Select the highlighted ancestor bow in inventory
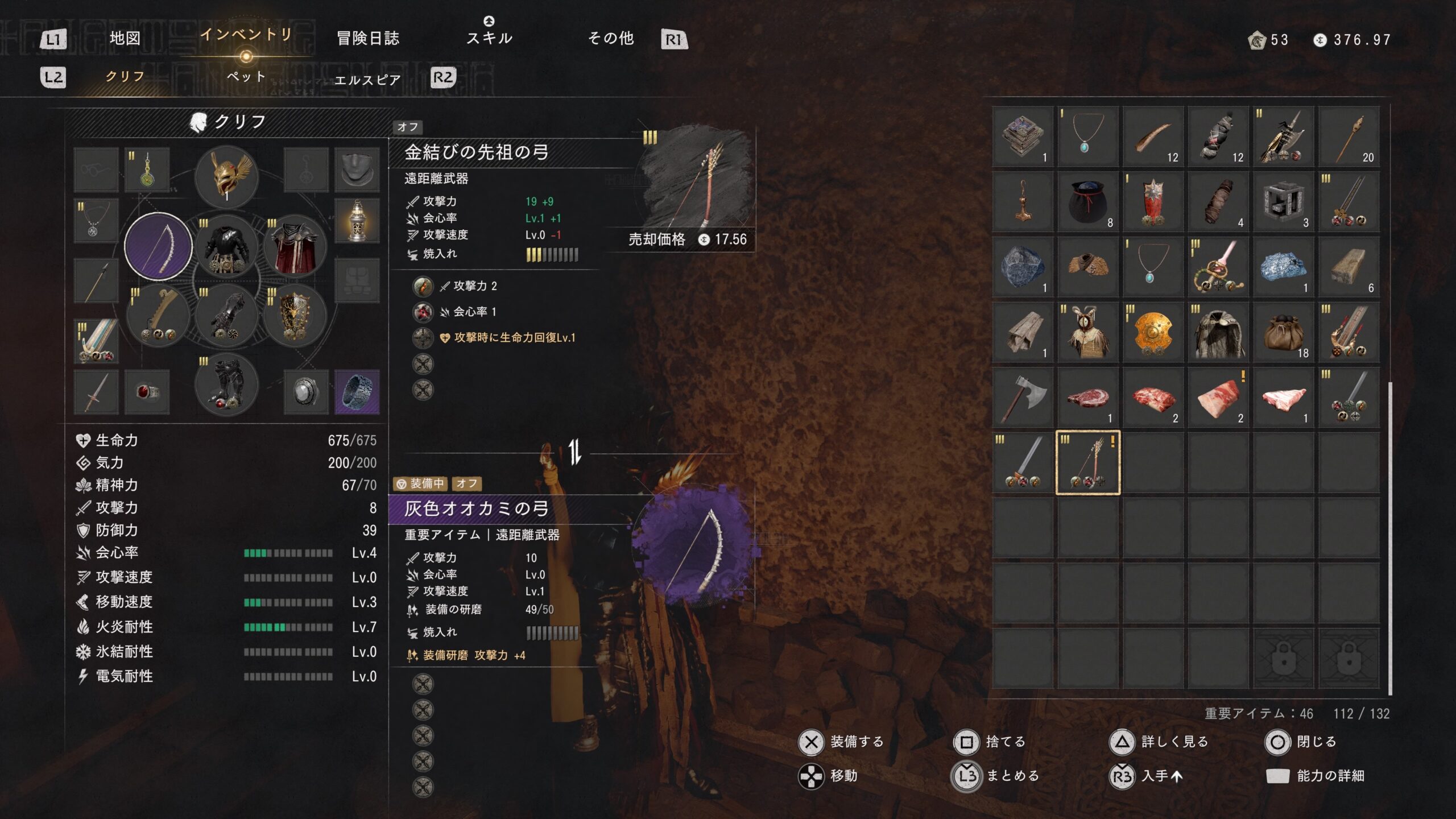The width and height of the screenshot is (1456, 819). 1087,462
